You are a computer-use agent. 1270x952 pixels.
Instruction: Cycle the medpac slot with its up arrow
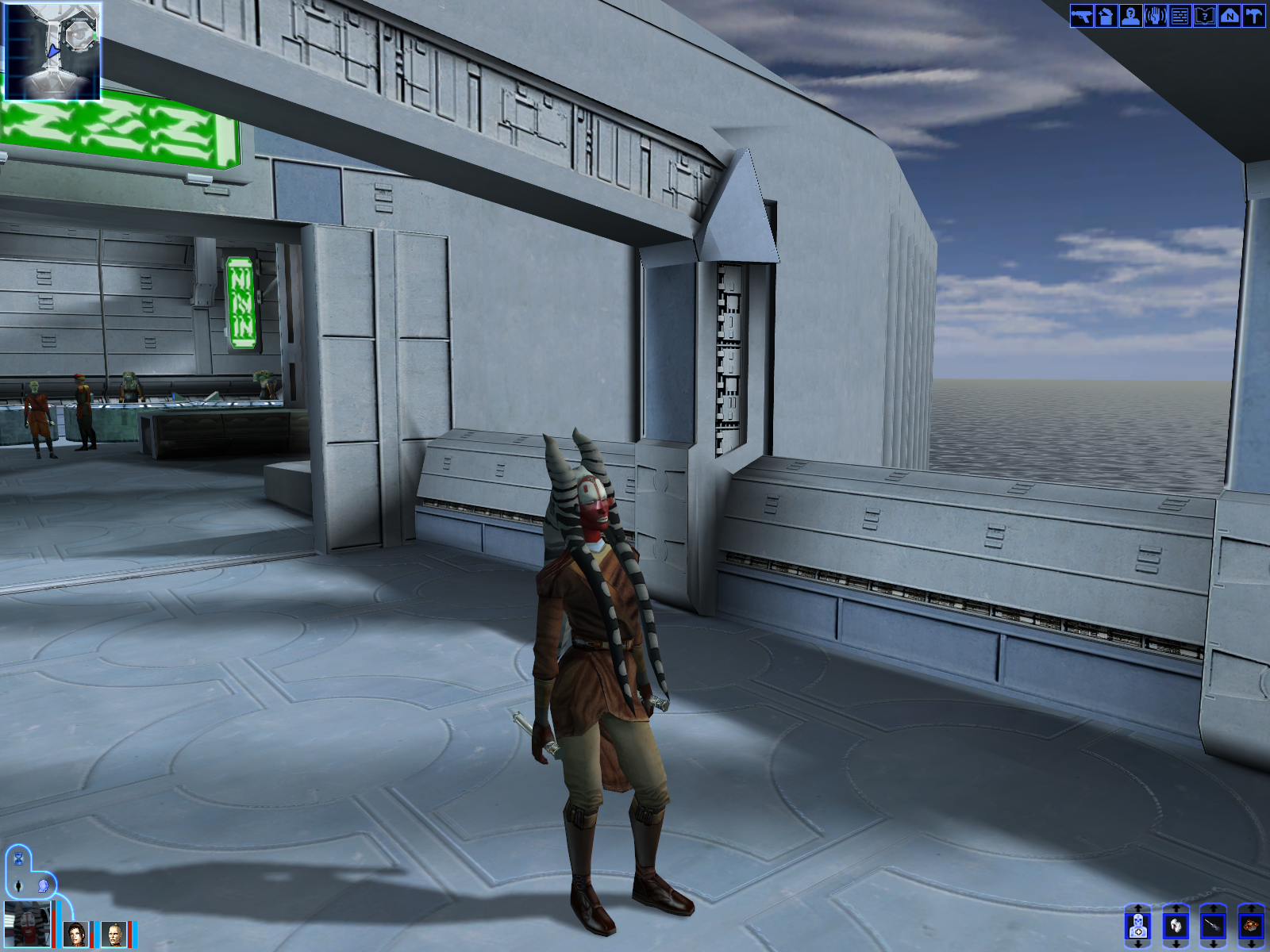(1138, 908)
